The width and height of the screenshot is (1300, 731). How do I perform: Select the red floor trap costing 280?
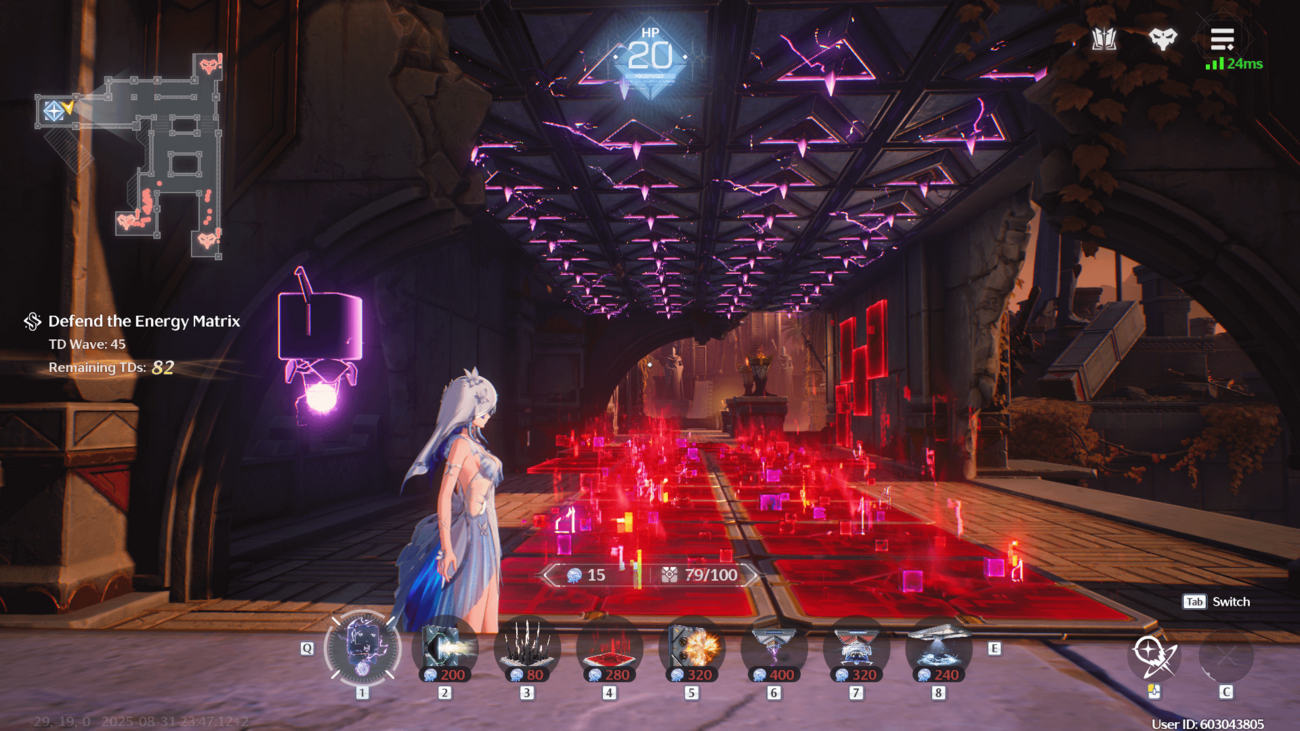coord(609,648)
